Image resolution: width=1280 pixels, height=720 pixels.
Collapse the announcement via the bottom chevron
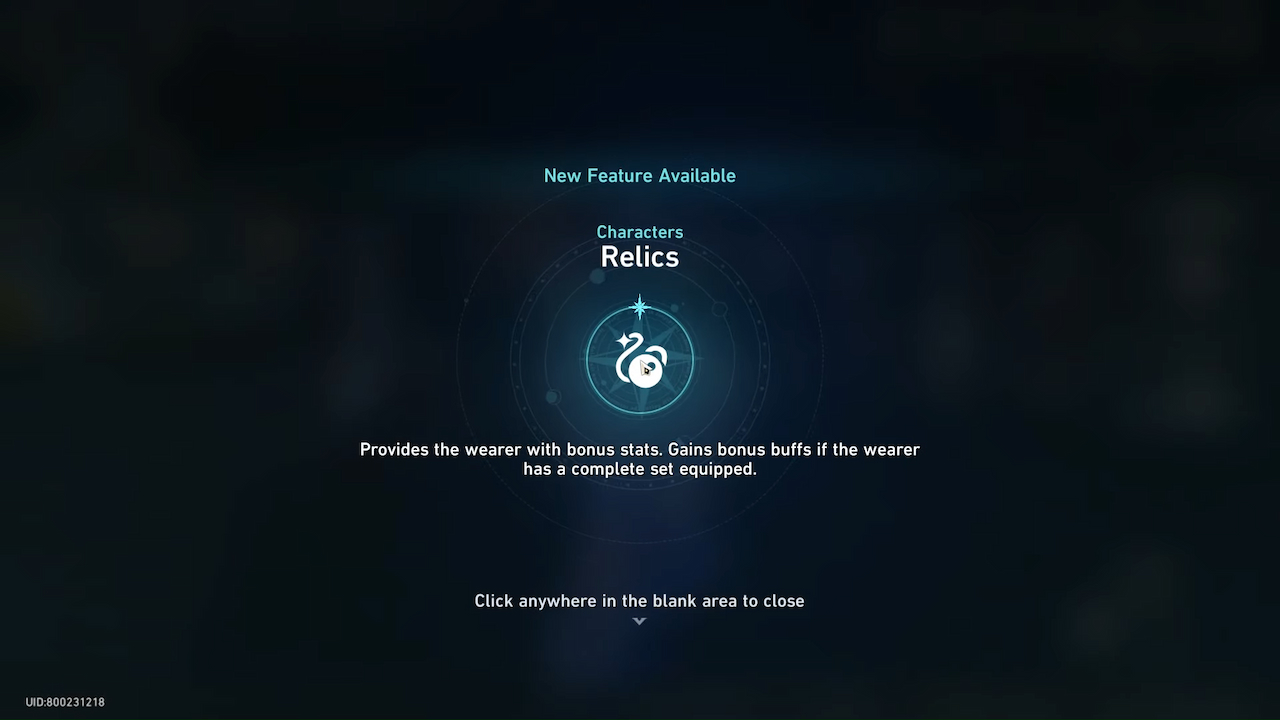[639, 620]
